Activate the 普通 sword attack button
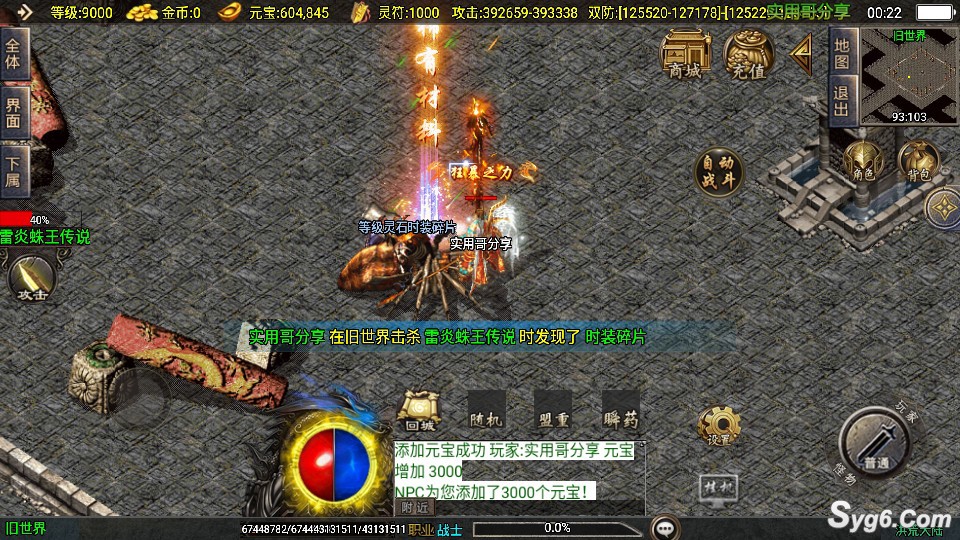This screenshot has height=540, width=960. point(876,443)
